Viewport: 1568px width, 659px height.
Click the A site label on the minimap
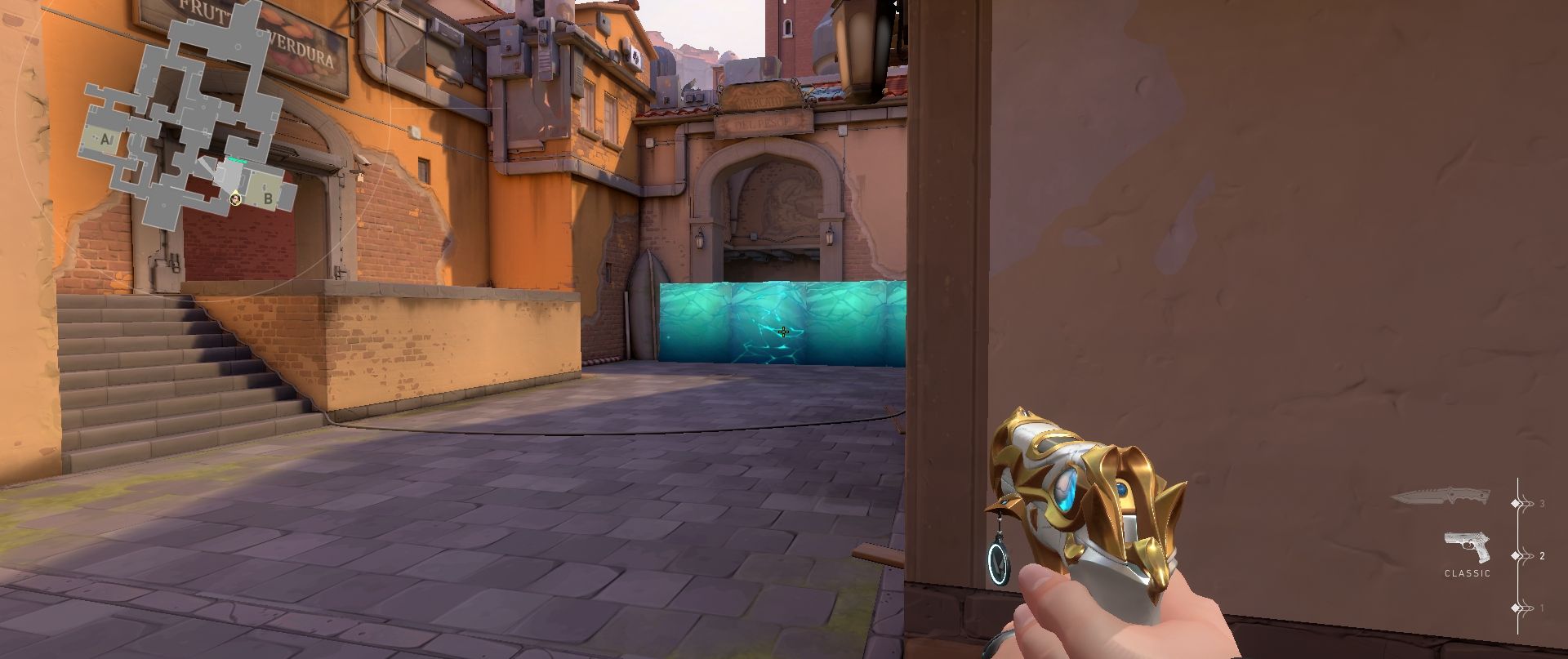pyautogui.click(x=106, y=138)
